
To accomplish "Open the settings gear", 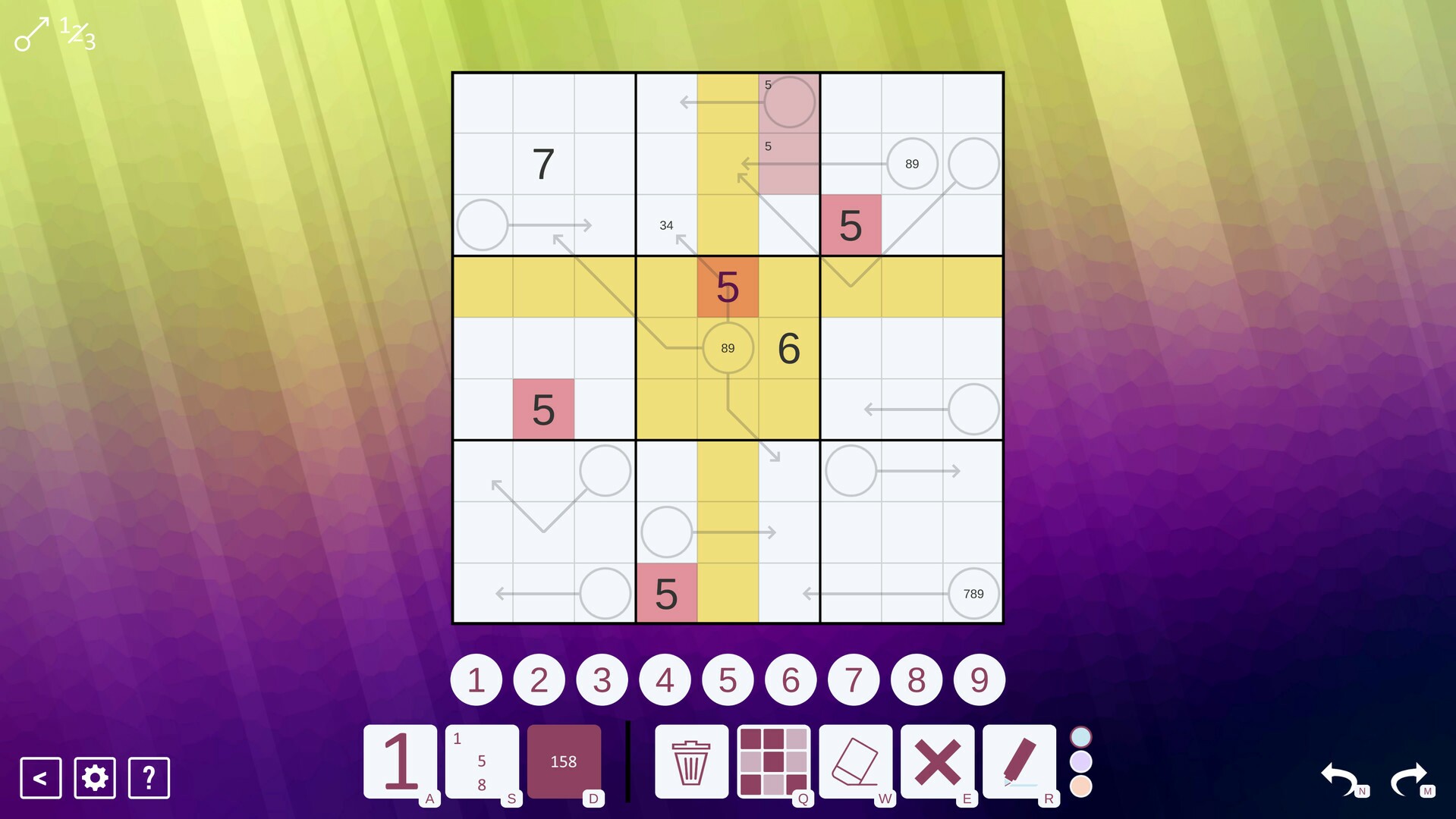I will coord(93,777).
